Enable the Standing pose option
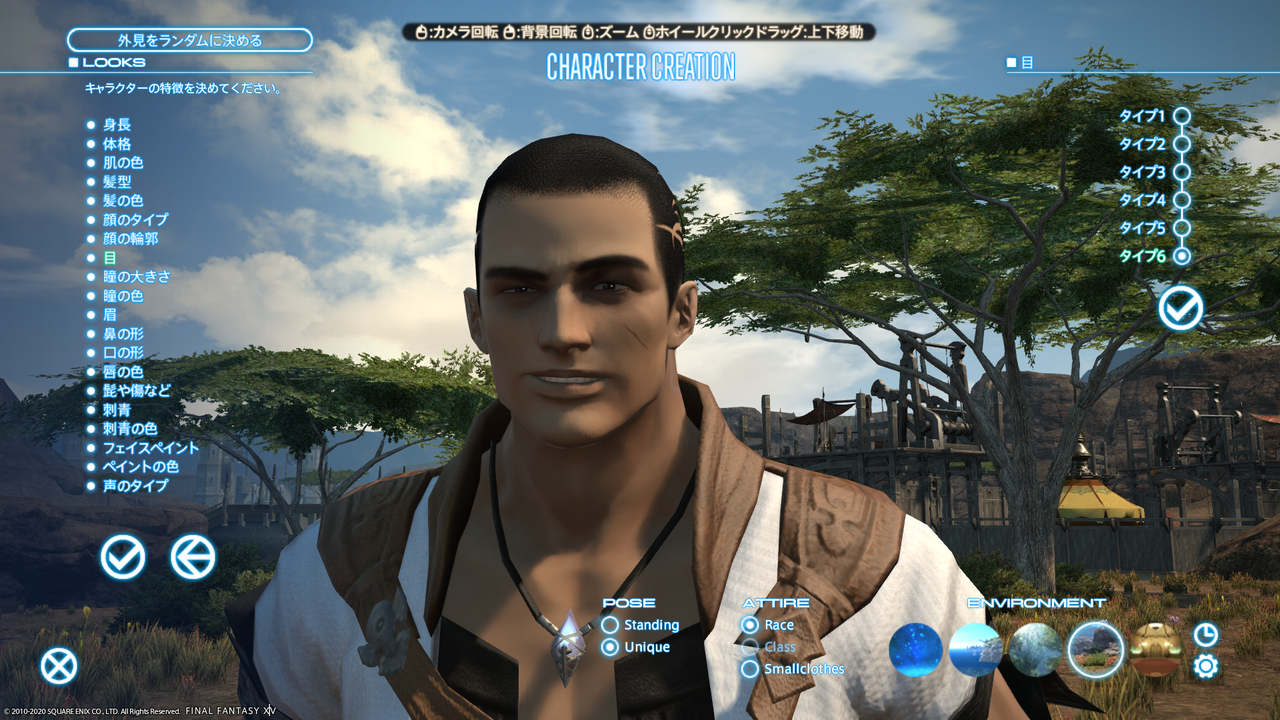The image size is (1280, 720). [x=612, y=624]
